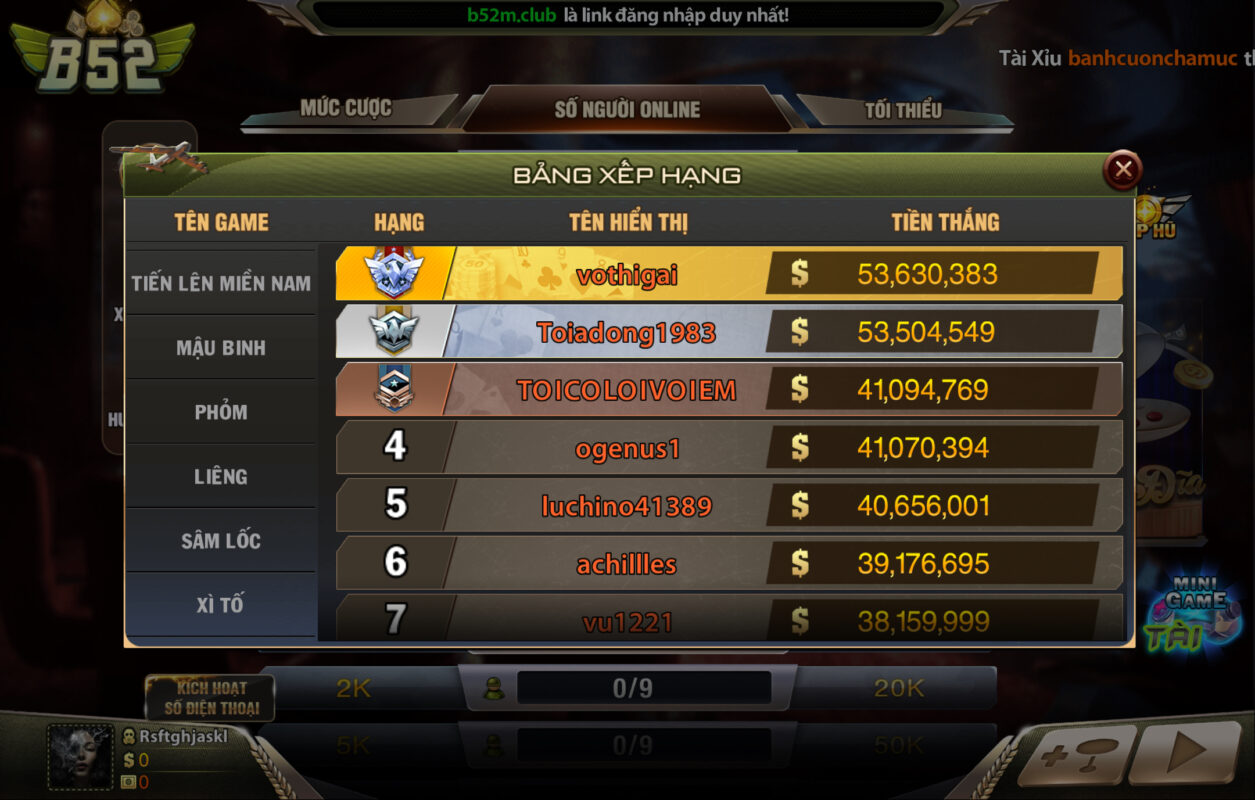Open the Rsftghjaskl player avatar
The height and width of the screenshot is (800, 1255).
[x=81, y=757]
